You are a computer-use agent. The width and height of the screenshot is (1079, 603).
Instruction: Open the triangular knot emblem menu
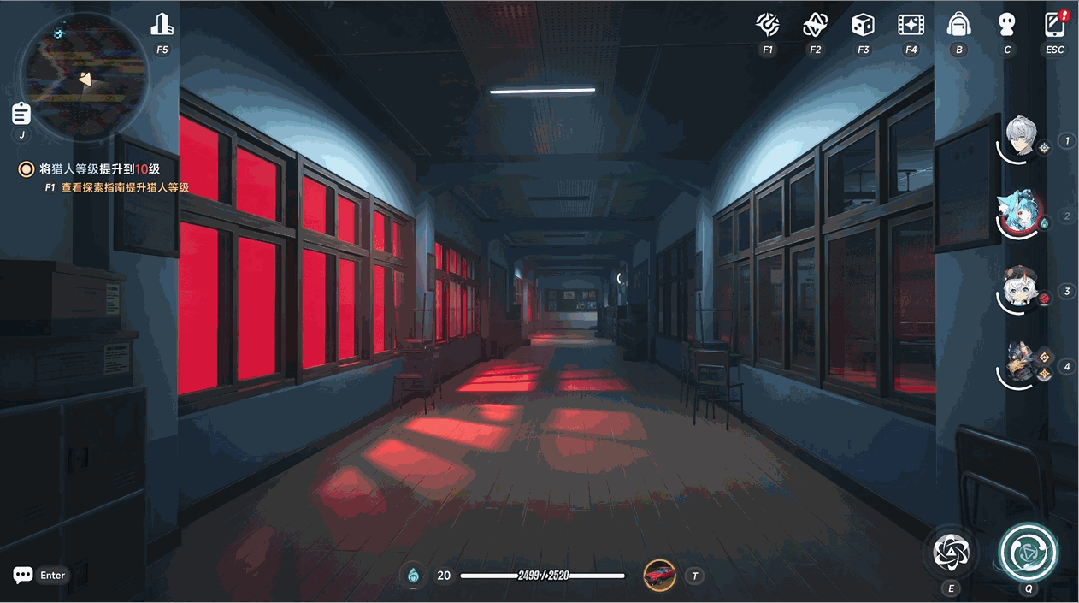coord(815,25)
